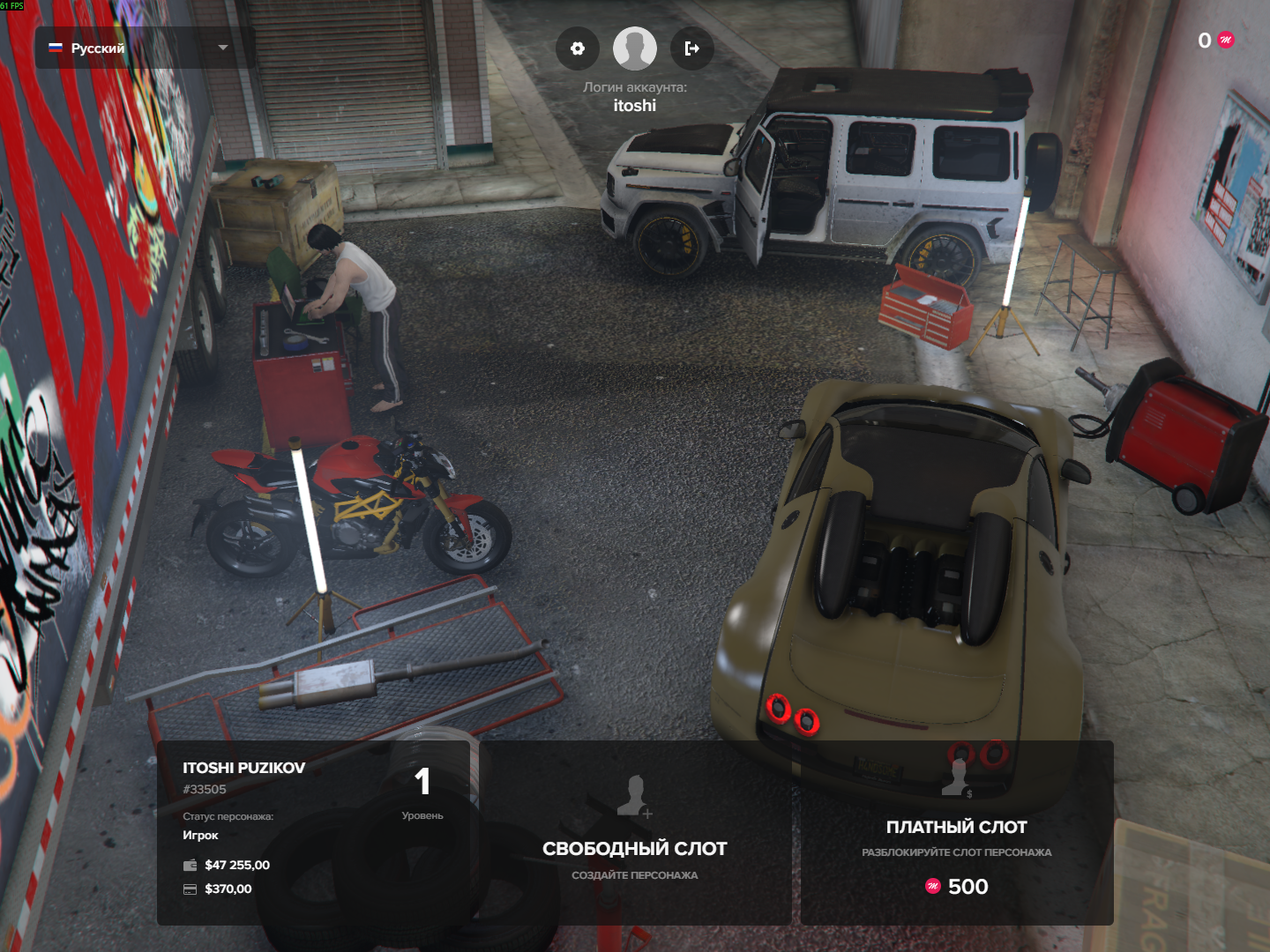Click the account avatar picture

tap(635, 48)
